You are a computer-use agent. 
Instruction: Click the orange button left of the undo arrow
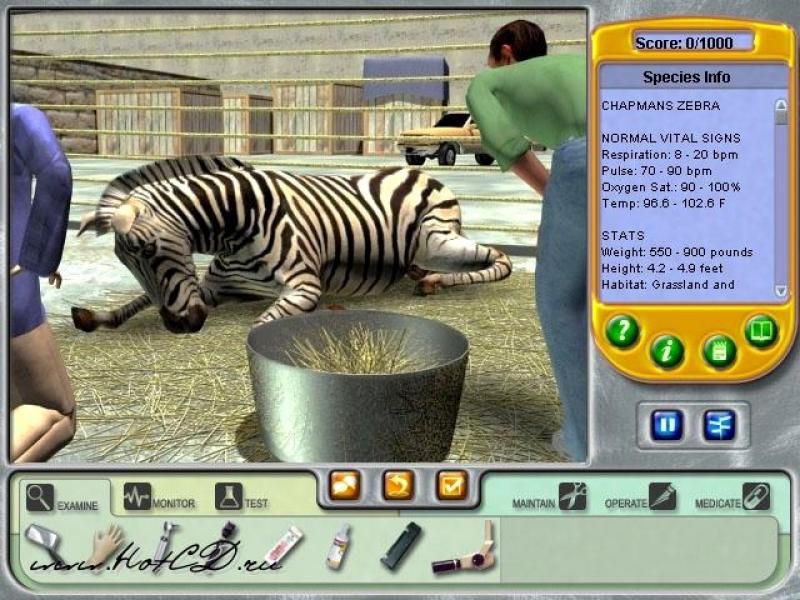click(344, 486)
